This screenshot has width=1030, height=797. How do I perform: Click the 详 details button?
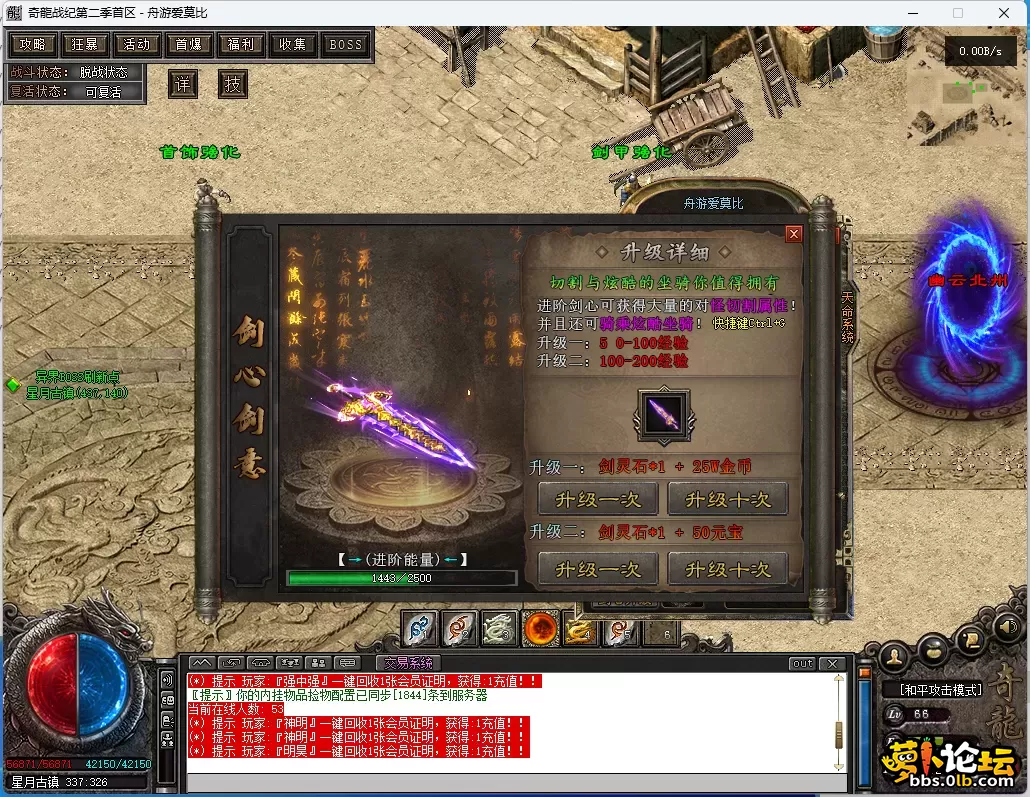182,84
